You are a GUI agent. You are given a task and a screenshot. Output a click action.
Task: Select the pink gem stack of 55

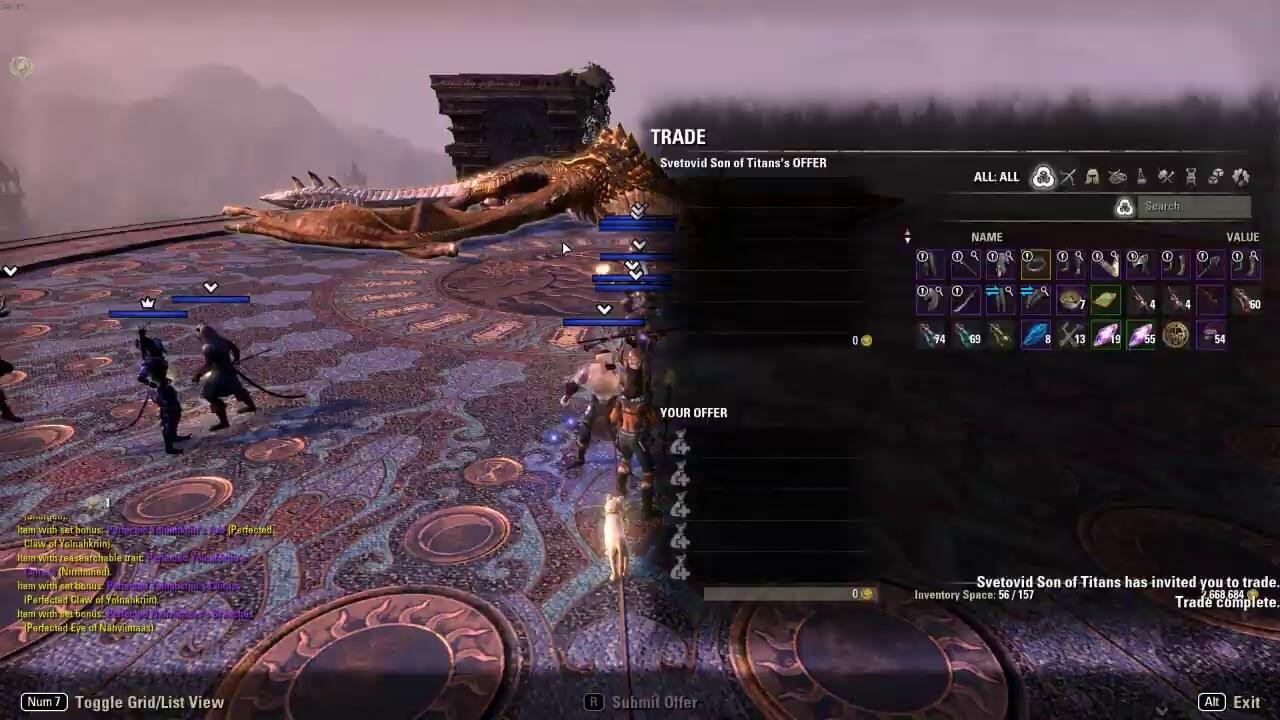[1141, 335]
